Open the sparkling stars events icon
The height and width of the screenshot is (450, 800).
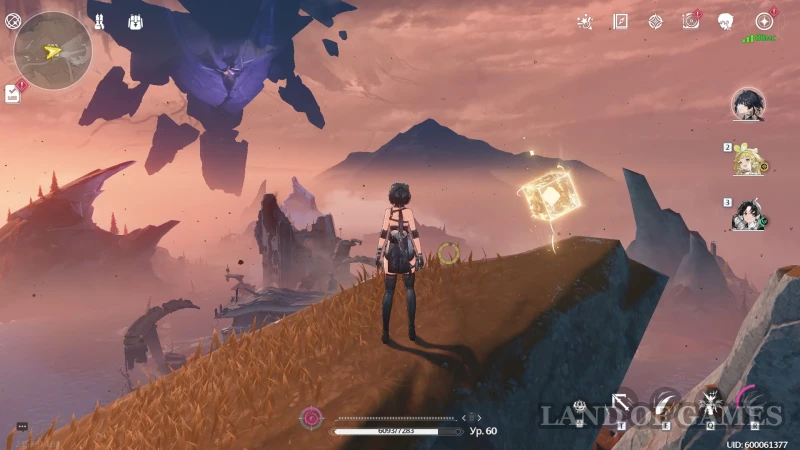pos(585,21)
